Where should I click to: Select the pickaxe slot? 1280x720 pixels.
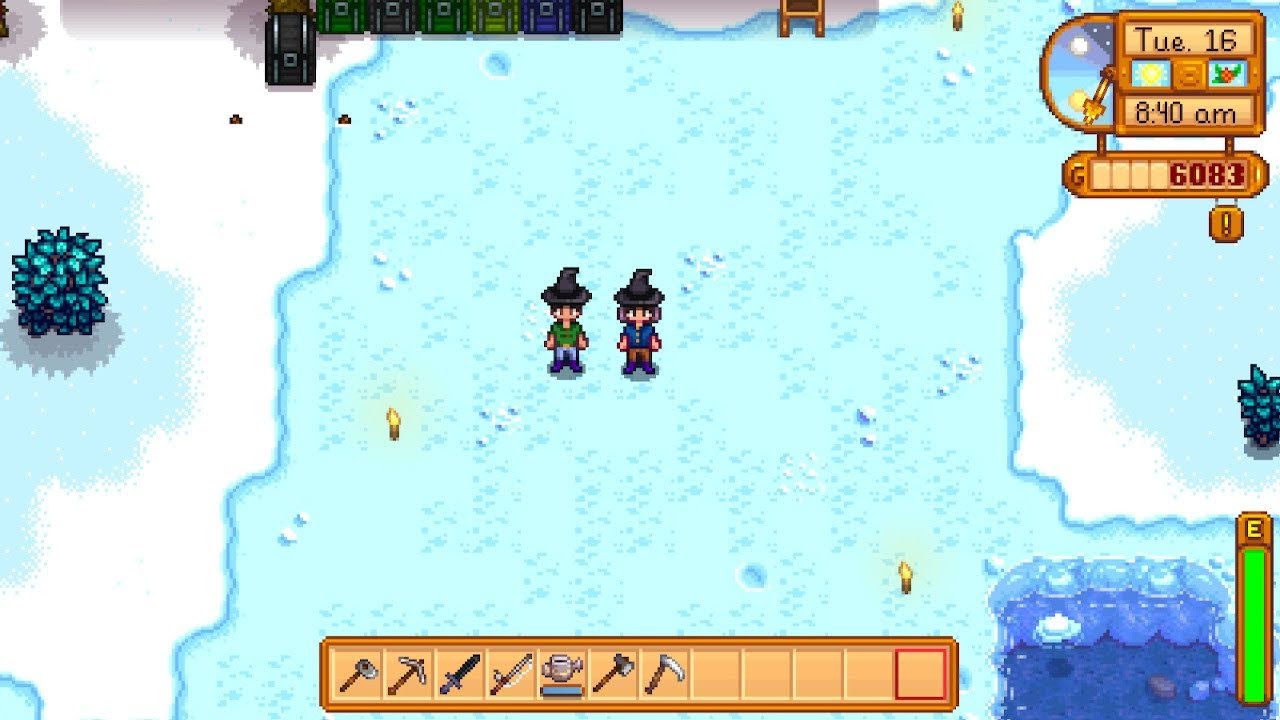[x=409, y=675]
